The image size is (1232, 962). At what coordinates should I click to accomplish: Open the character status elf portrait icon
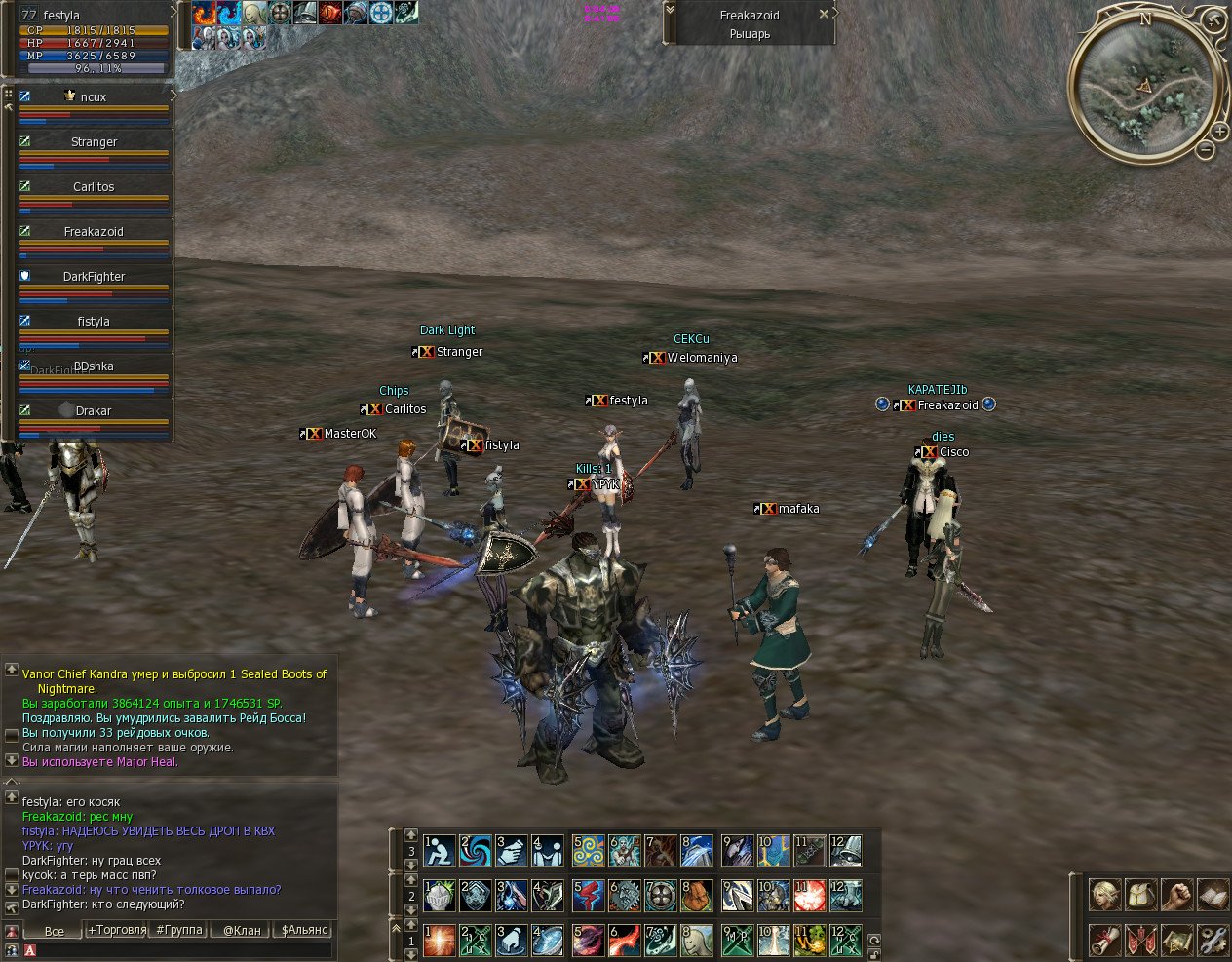[1104, 894]
